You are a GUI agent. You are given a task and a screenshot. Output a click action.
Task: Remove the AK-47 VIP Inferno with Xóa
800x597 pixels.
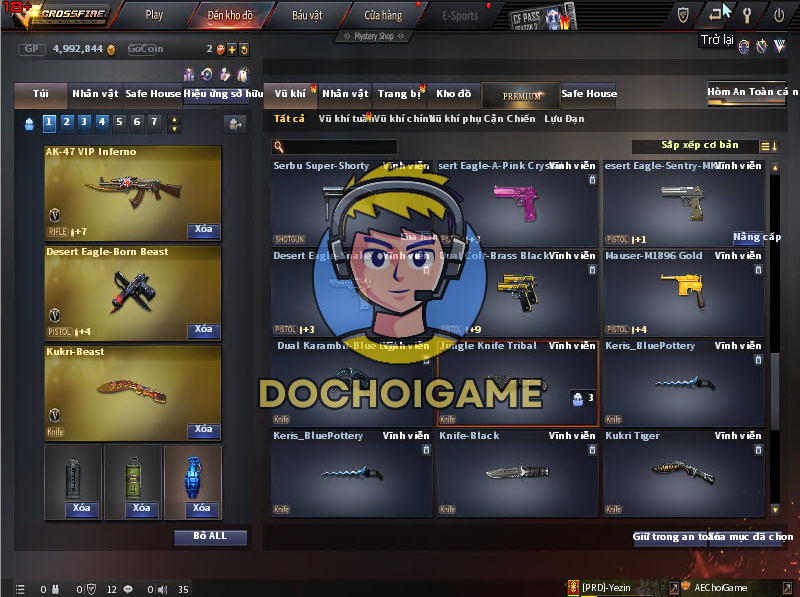[x=203, y=230]
